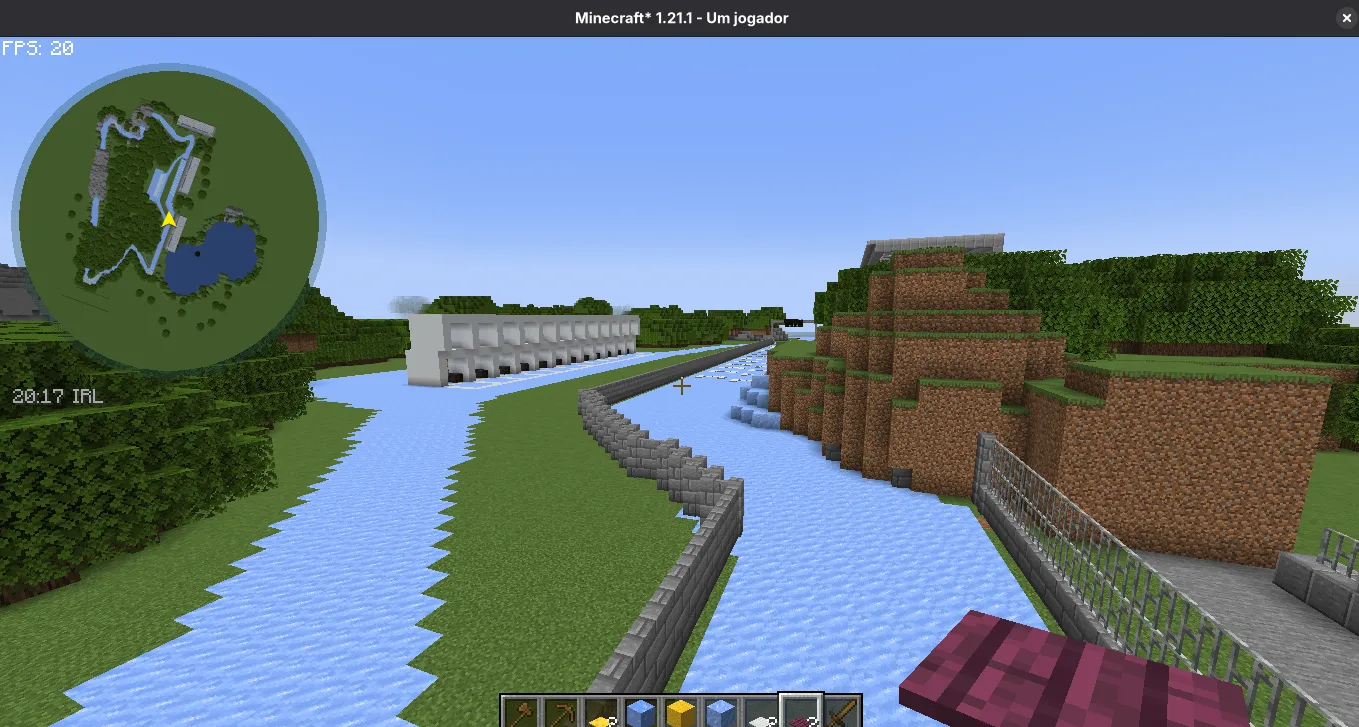1359x727 pixels.
Task: Click the white station building on the minimap
Action: [x=198, y=127]
